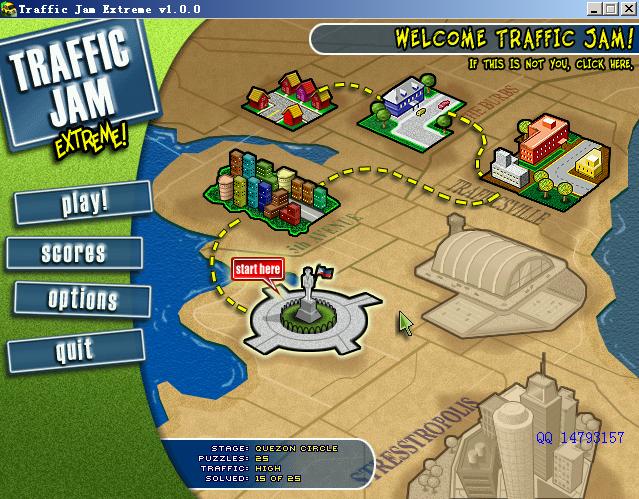Screen dimensions: 639x499
Task: Click the 'If this is not you' link
Action: pos(550,64)
